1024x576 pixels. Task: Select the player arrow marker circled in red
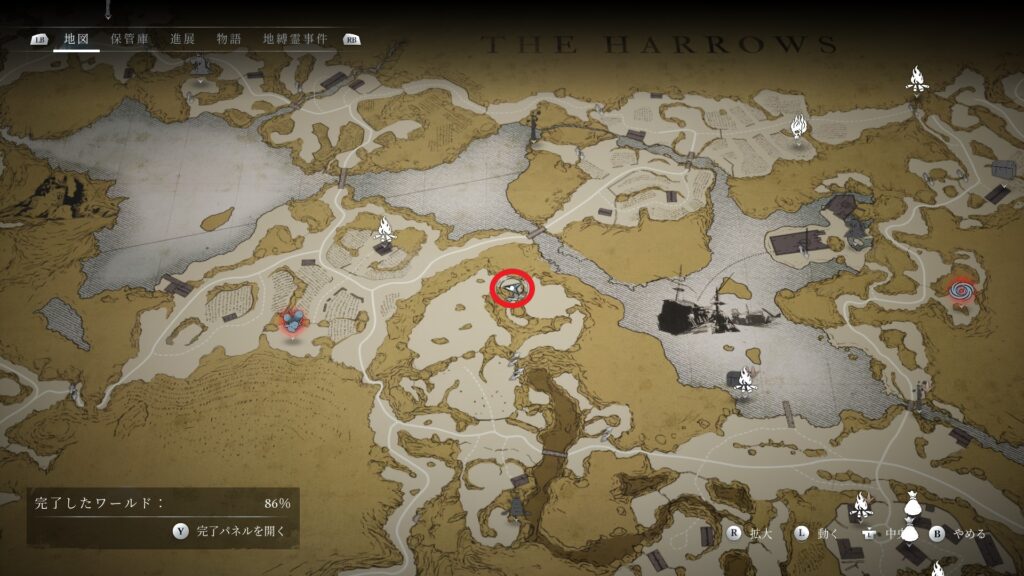512,289
